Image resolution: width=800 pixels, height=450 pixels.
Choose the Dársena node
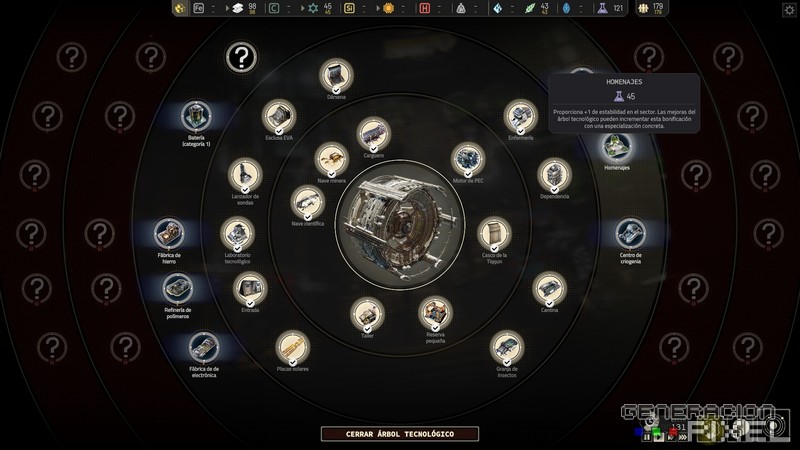click(336, 75)
